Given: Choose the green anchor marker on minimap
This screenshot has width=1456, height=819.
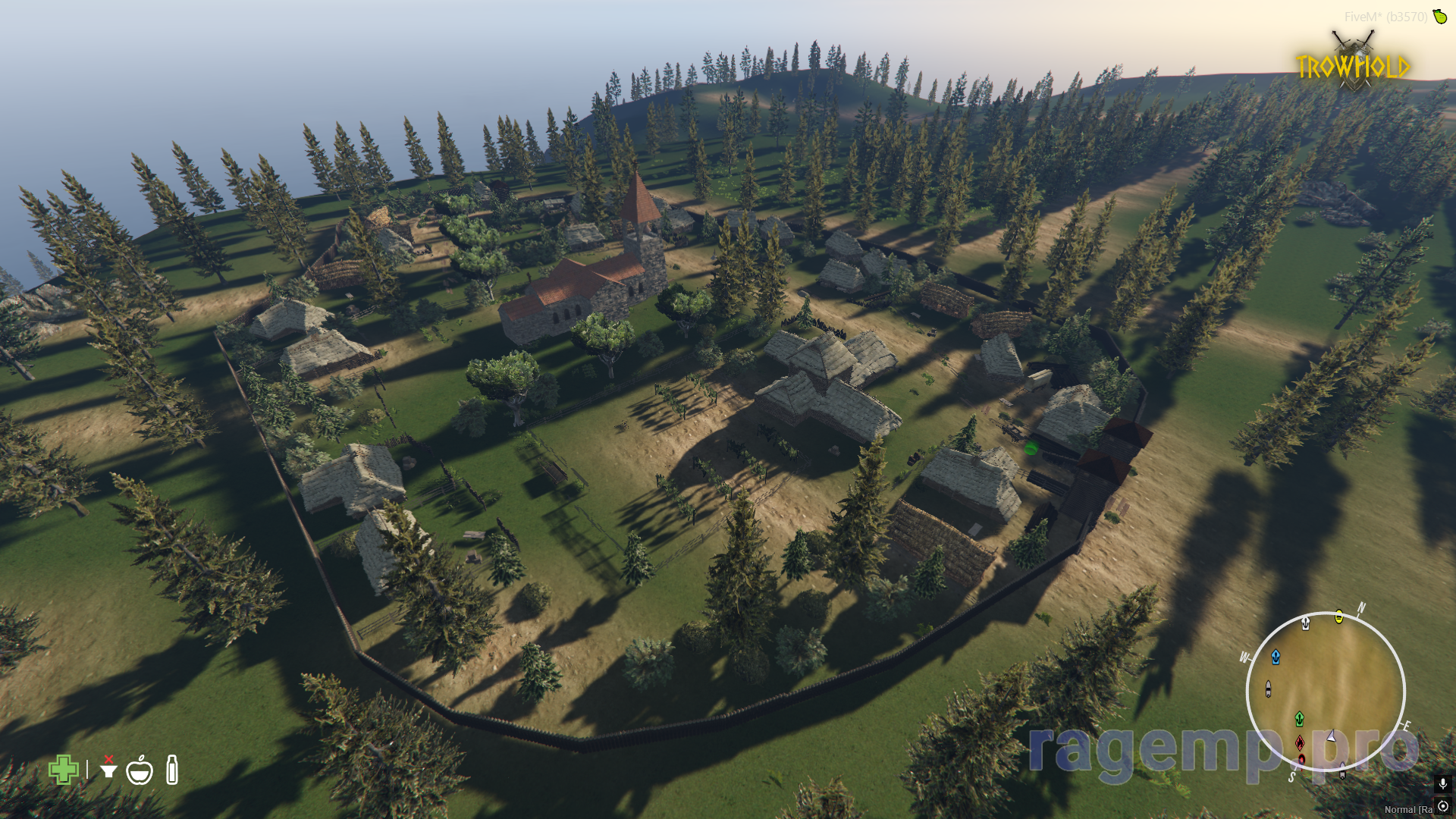Looking at the screenshot, I should [1299, 718].
